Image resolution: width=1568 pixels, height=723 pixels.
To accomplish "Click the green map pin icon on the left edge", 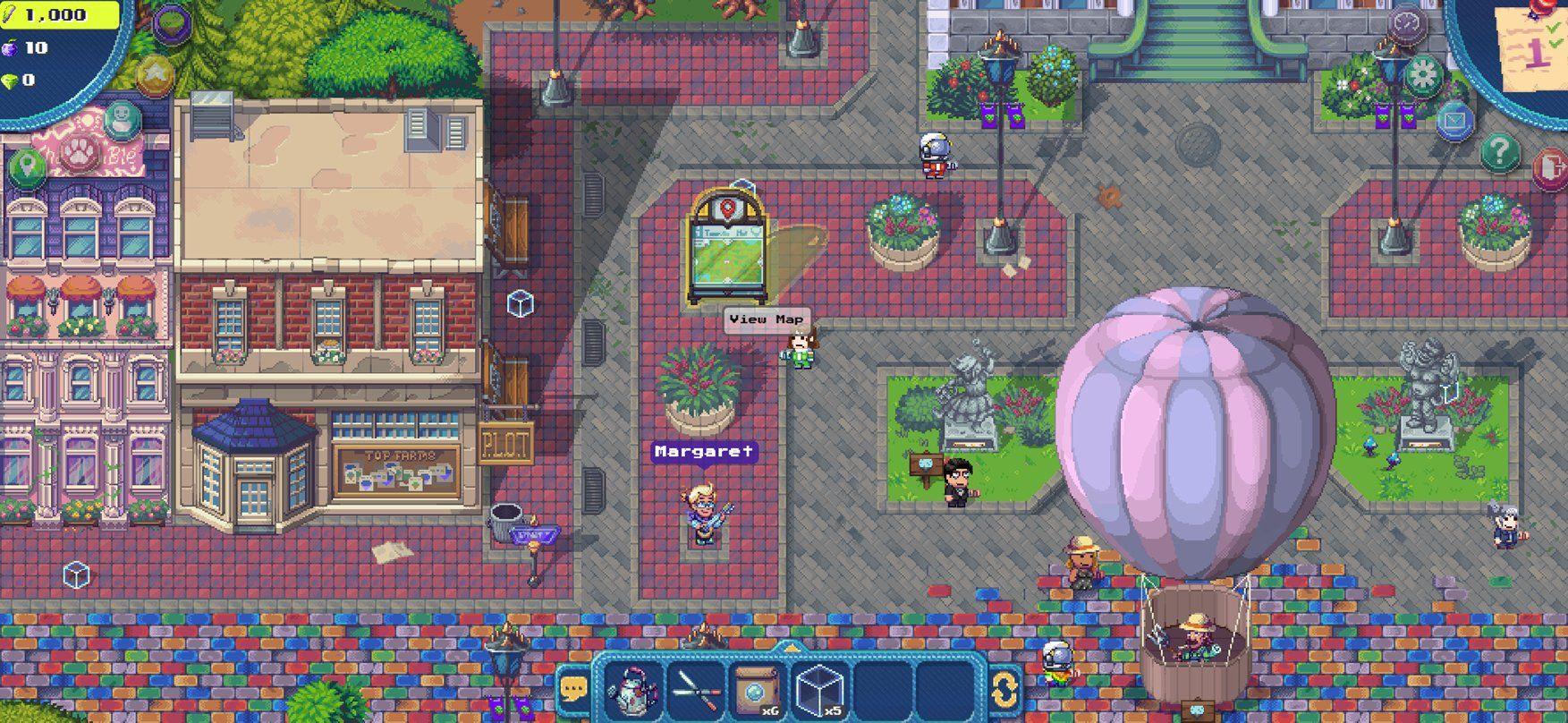I will [x=26, y=167].
